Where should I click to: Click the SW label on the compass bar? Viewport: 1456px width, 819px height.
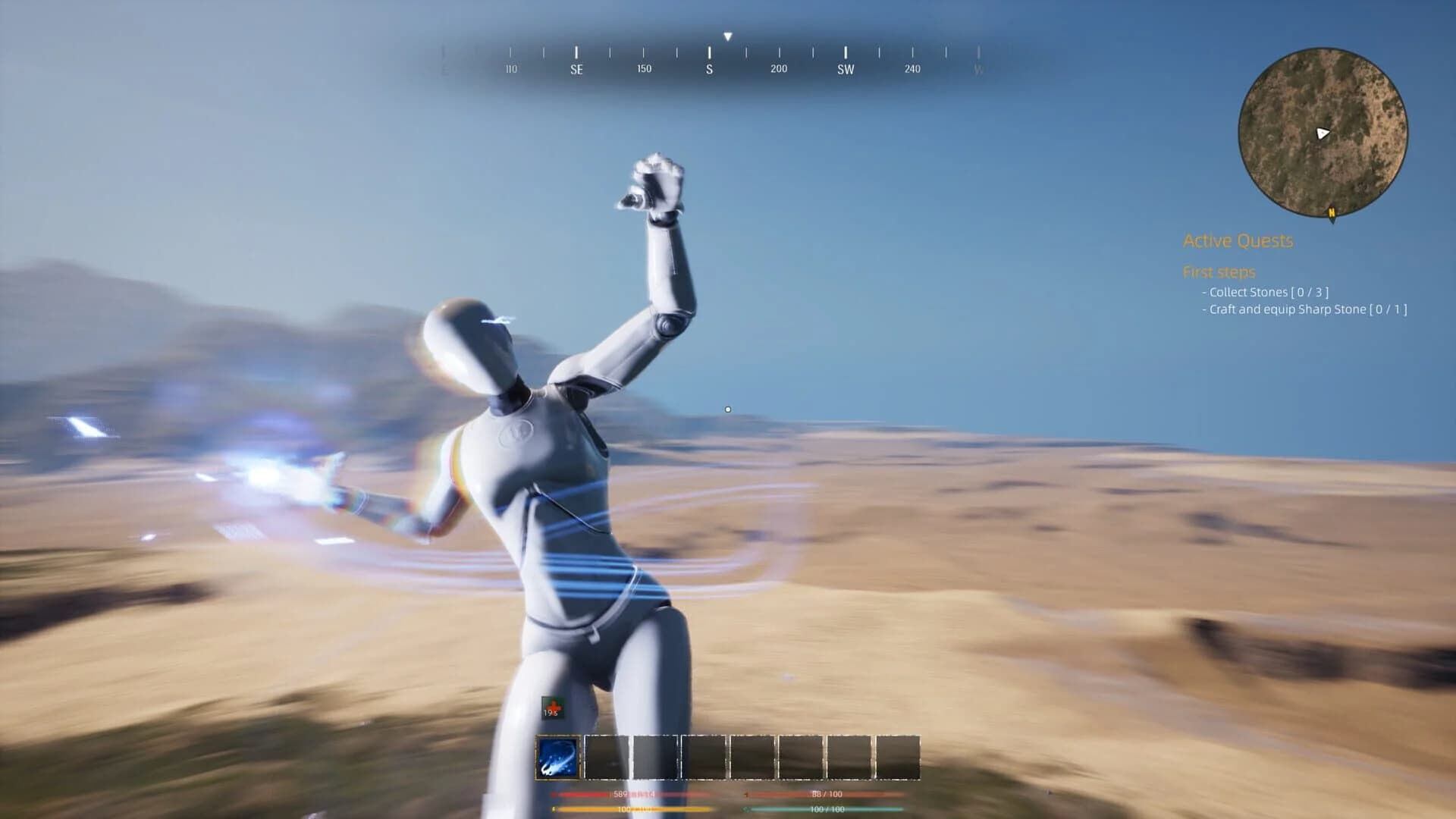pos(845,69)
